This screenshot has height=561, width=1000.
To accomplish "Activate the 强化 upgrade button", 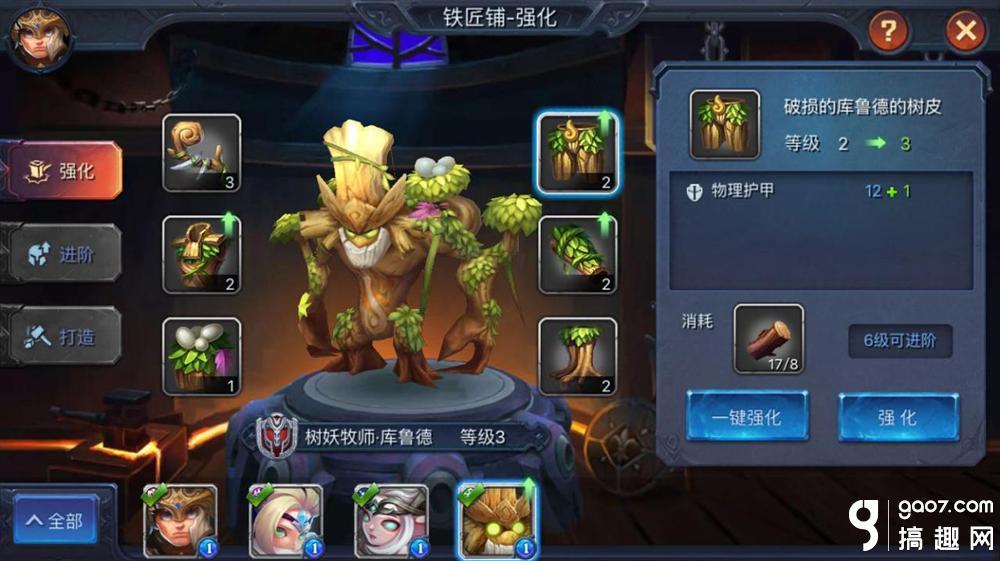I will click(897, 417).
